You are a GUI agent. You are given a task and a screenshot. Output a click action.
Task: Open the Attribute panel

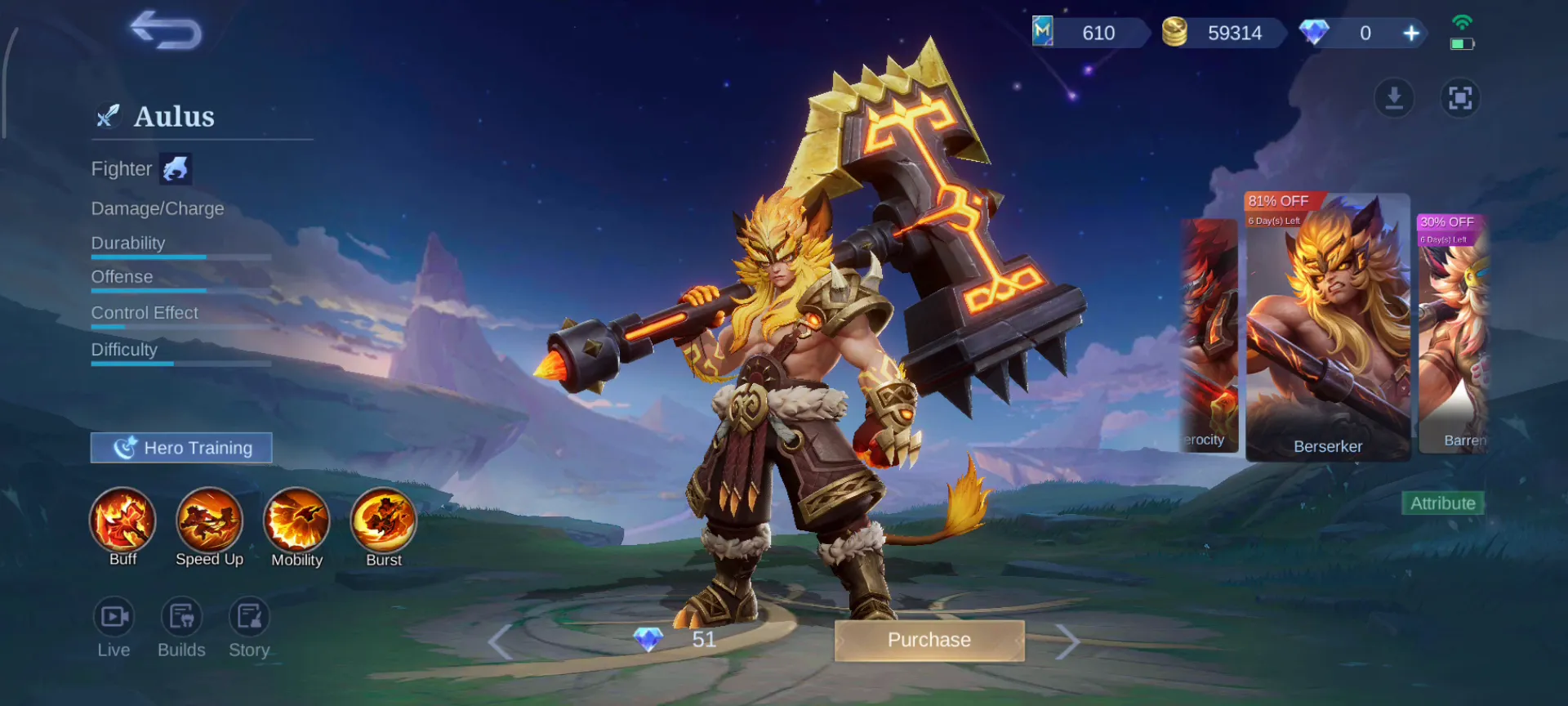click(1442, 503)
